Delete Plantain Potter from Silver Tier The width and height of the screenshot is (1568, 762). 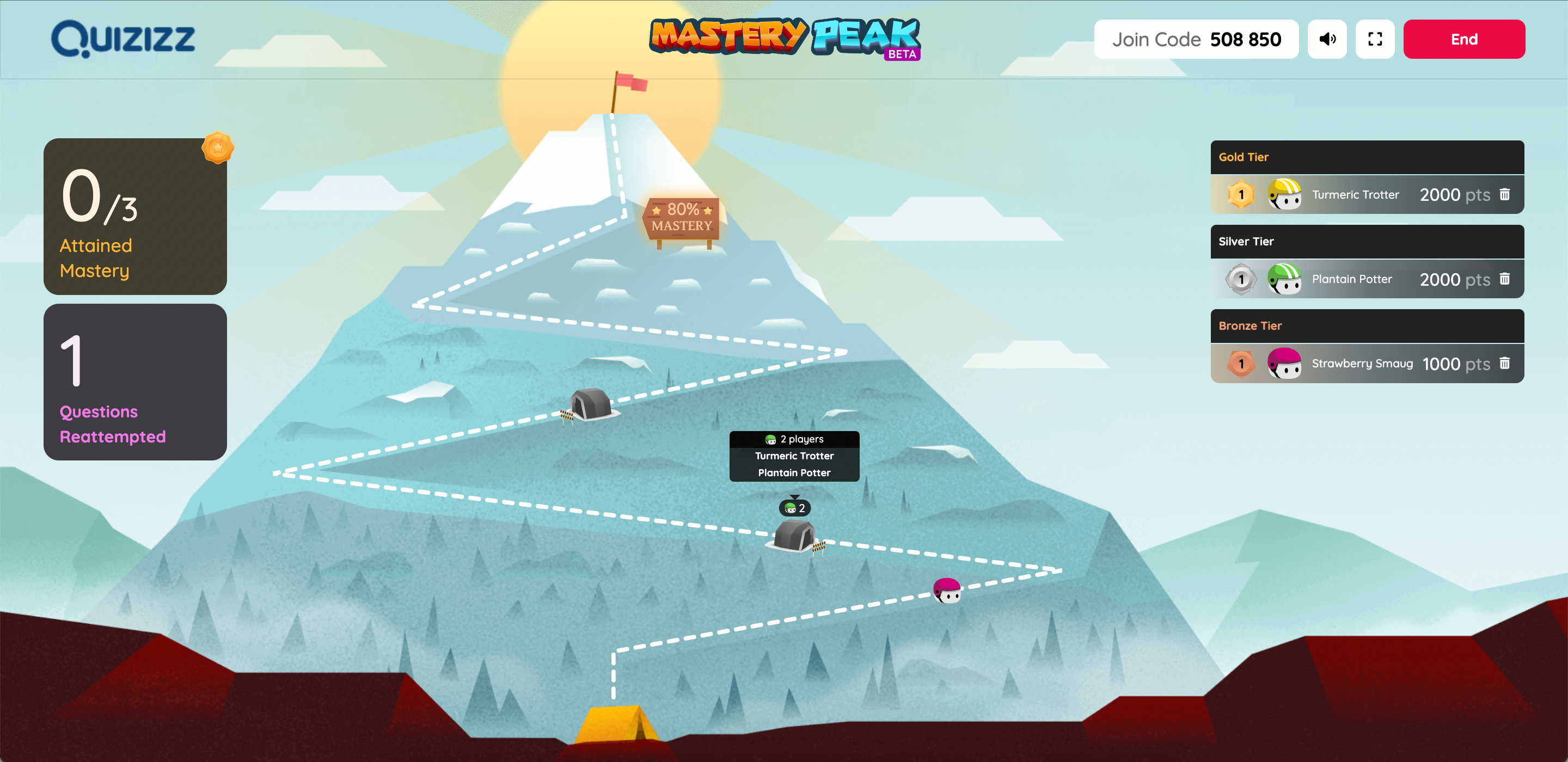pyautogui.click(x=1505, y=279)
